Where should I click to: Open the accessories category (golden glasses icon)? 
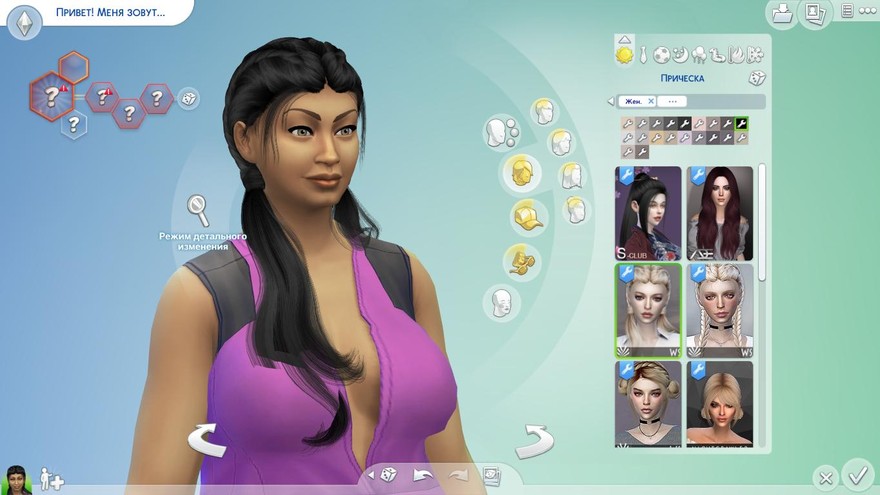(522, 259)
